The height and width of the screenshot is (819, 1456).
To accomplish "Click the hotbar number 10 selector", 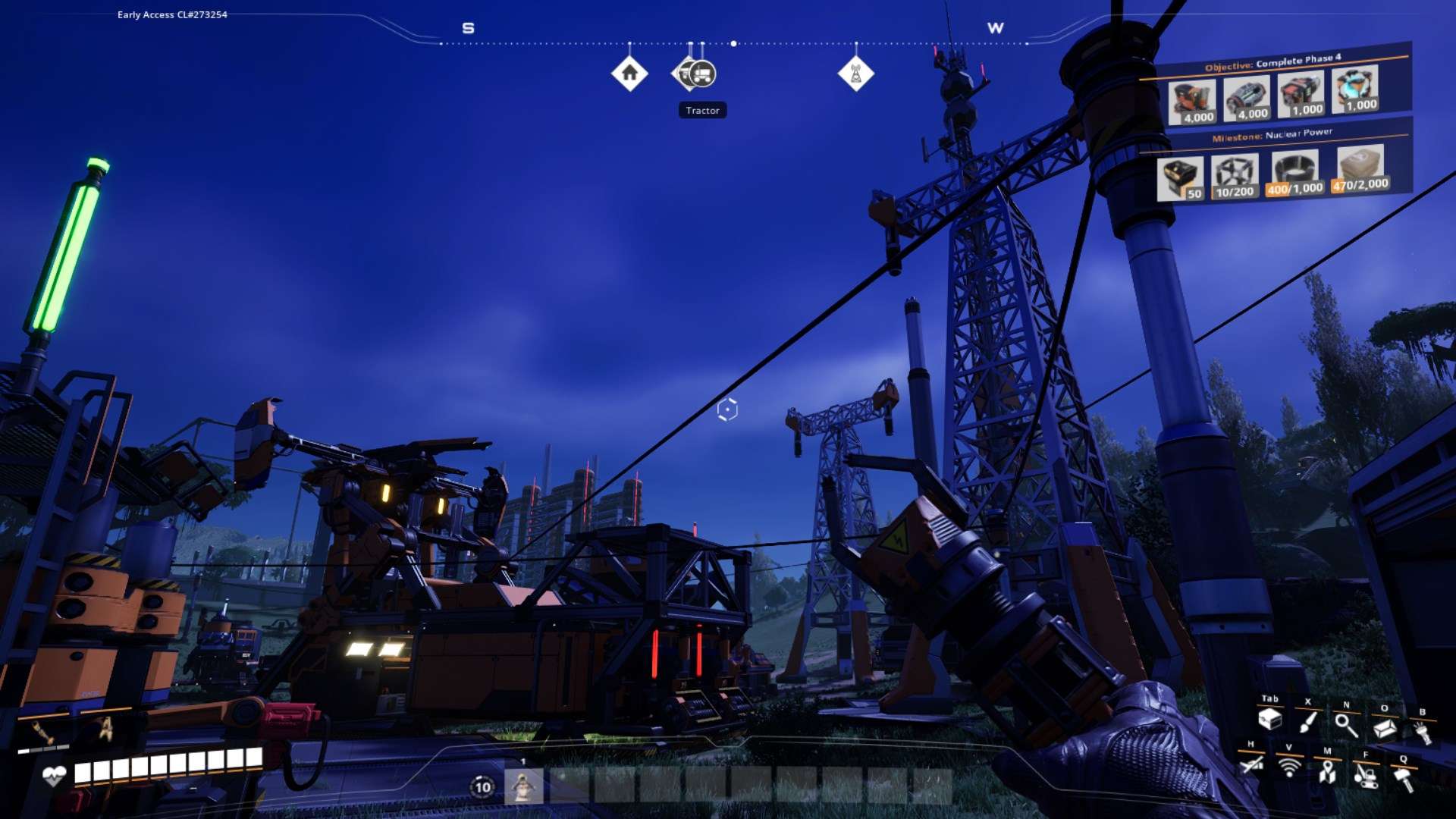I will tap(482, 787).
